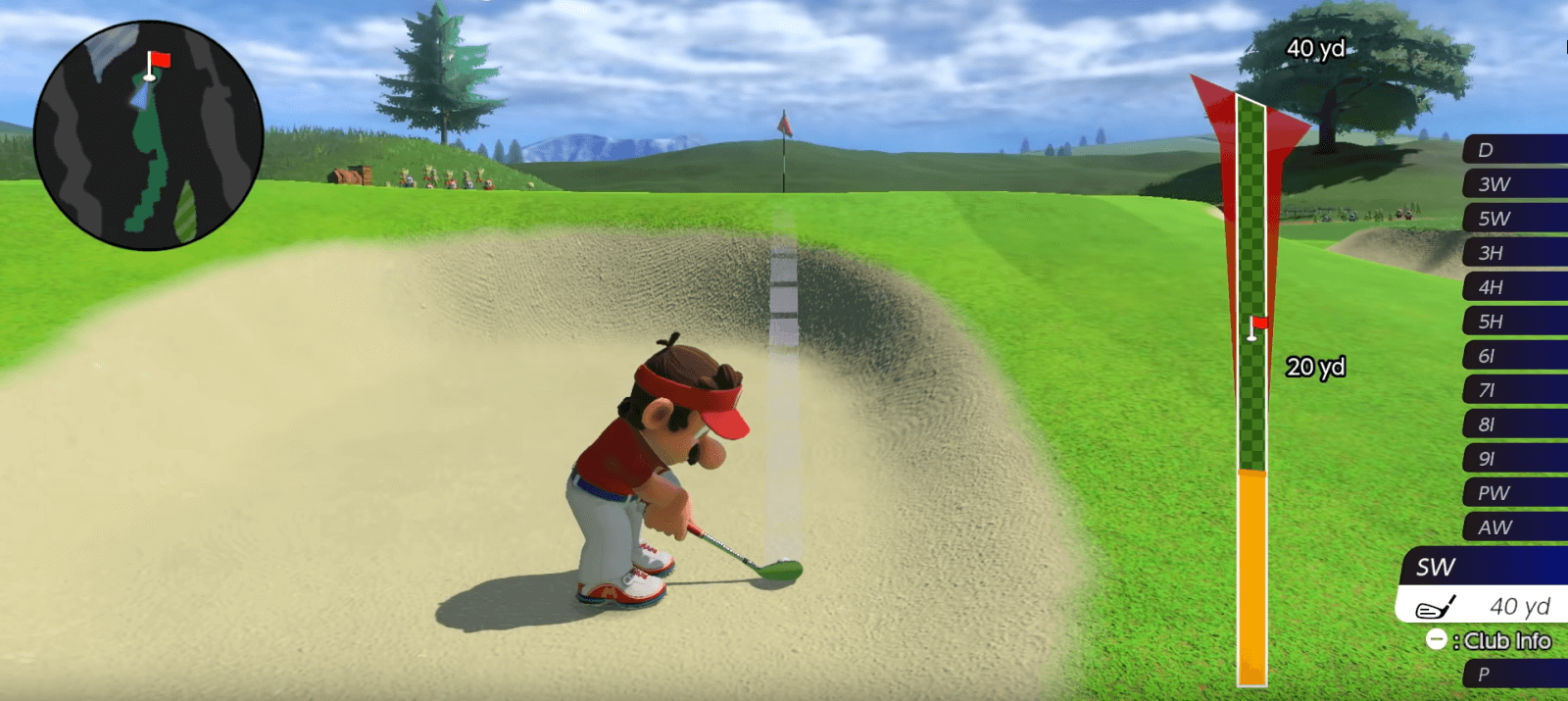Switch to the AW approach wedge

tap(1514, 527)
